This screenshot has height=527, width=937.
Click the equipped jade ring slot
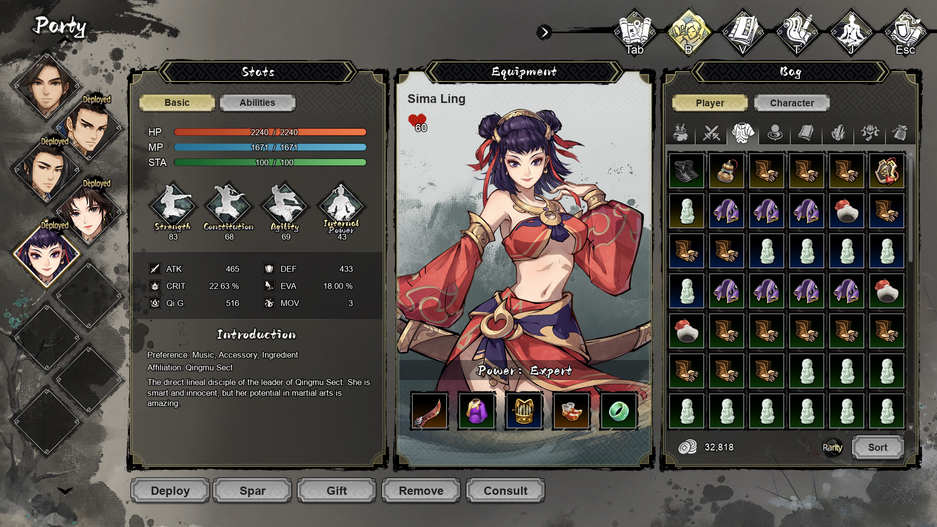[x=619, y=411]
